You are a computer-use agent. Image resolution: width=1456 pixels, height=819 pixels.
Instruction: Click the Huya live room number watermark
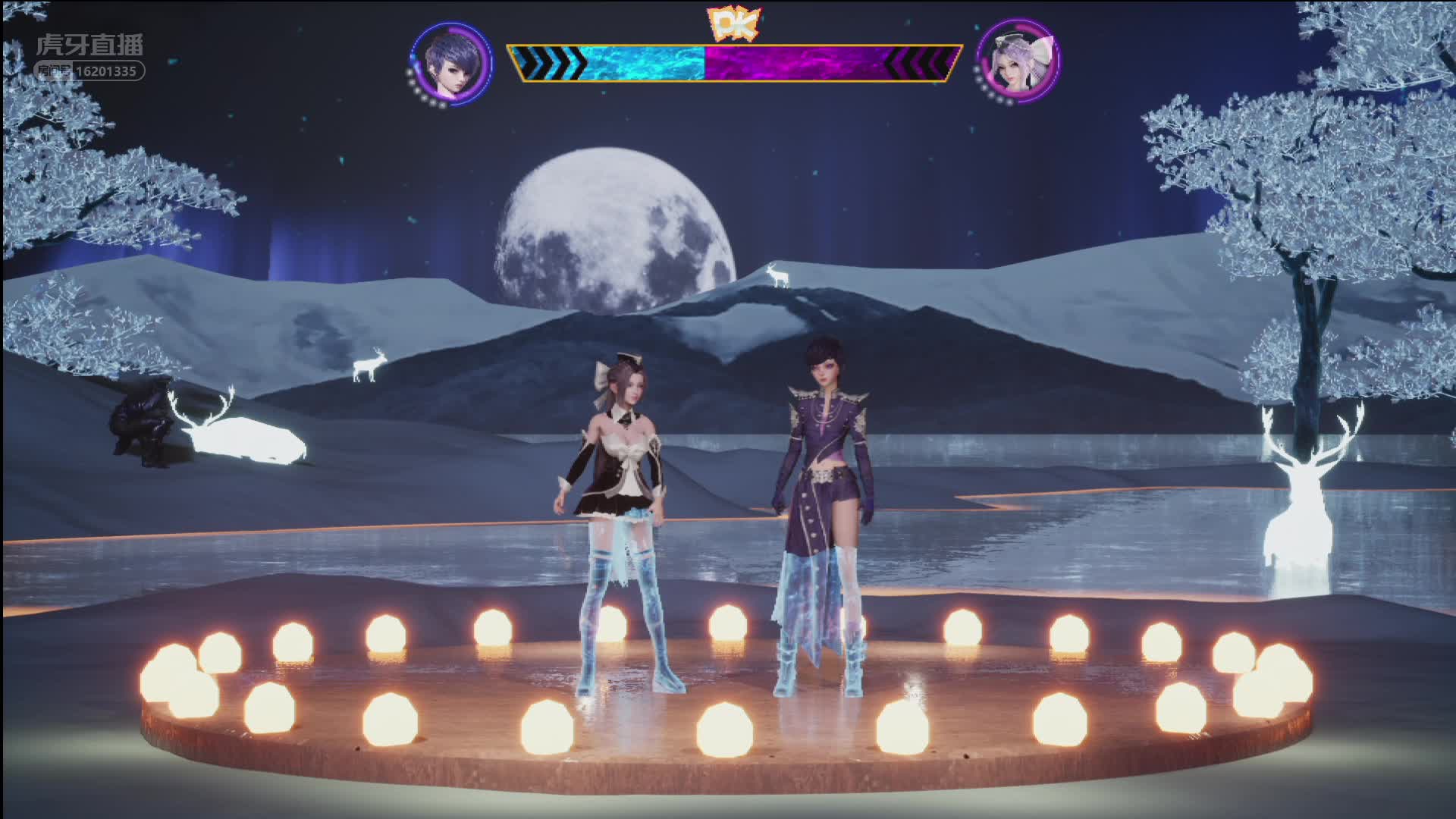click(x=90, y=71)
